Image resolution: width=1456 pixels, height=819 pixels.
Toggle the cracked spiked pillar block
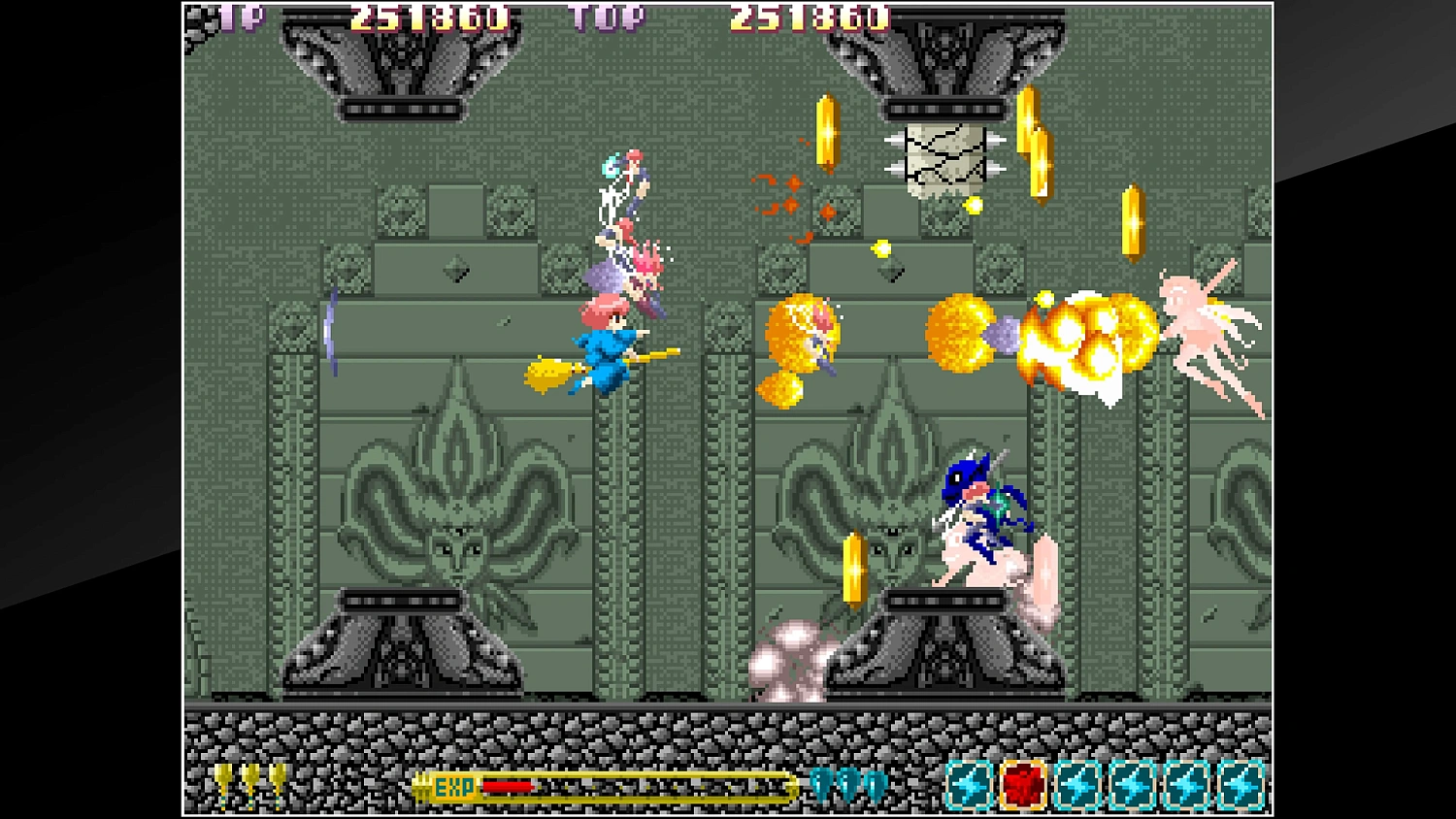pyautogui.click(x=946, y=157)
